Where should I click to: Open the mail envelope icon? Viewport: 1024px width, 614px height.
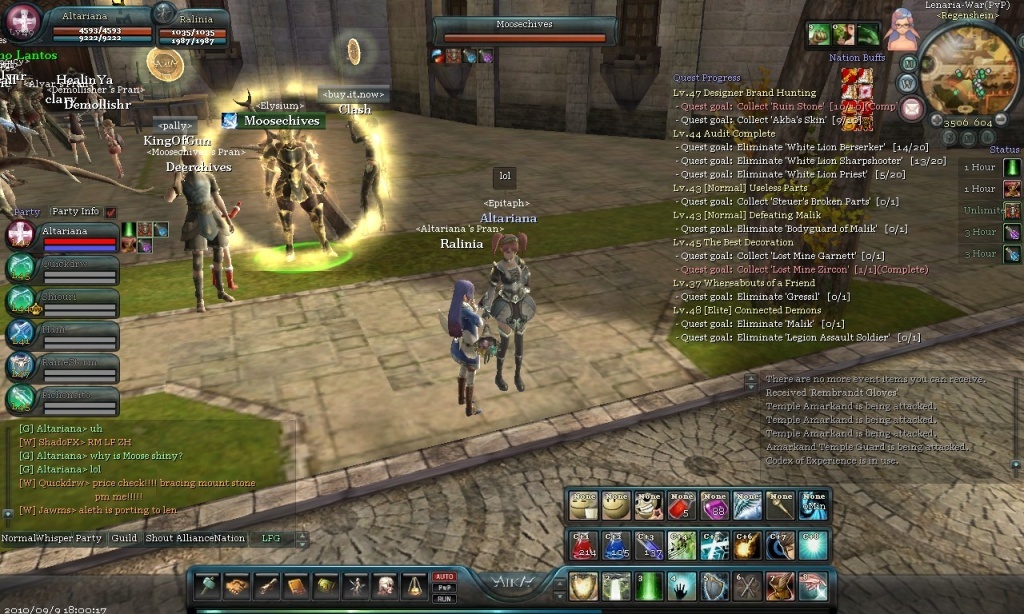point(911,108)
